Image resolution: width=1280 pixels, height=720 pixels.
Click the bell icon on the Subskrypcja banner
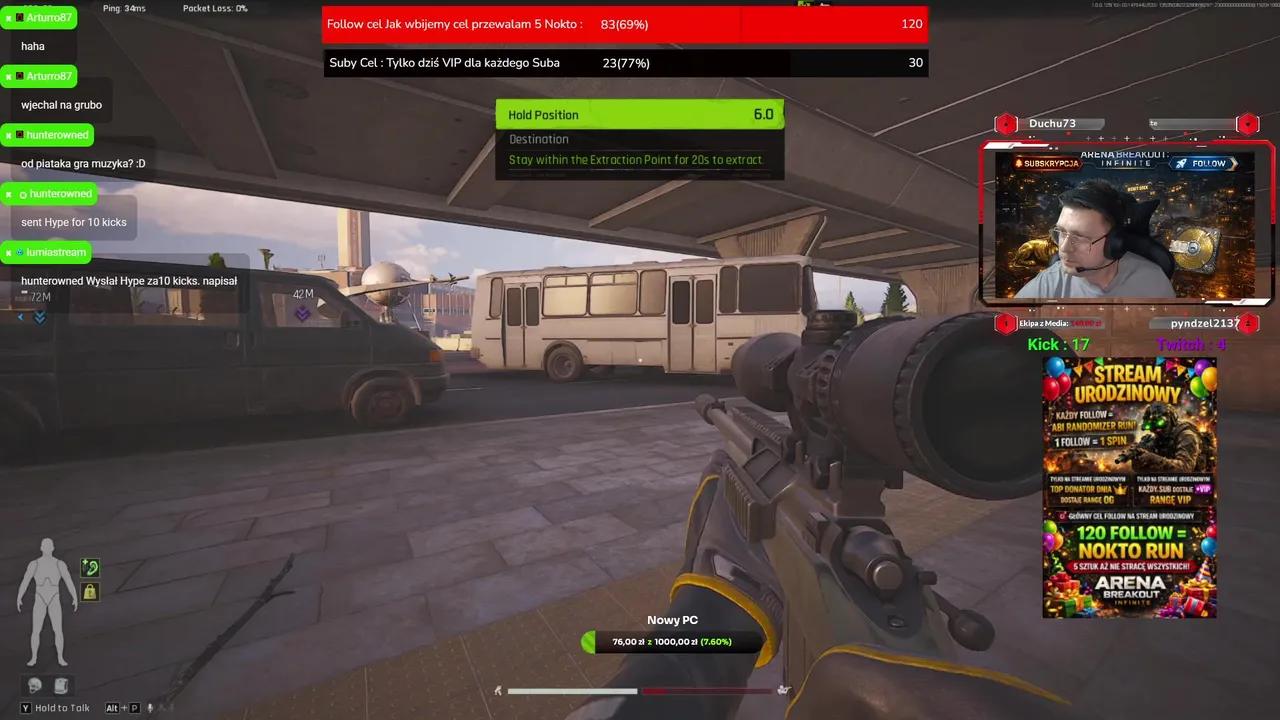(x=1018, y=163)
